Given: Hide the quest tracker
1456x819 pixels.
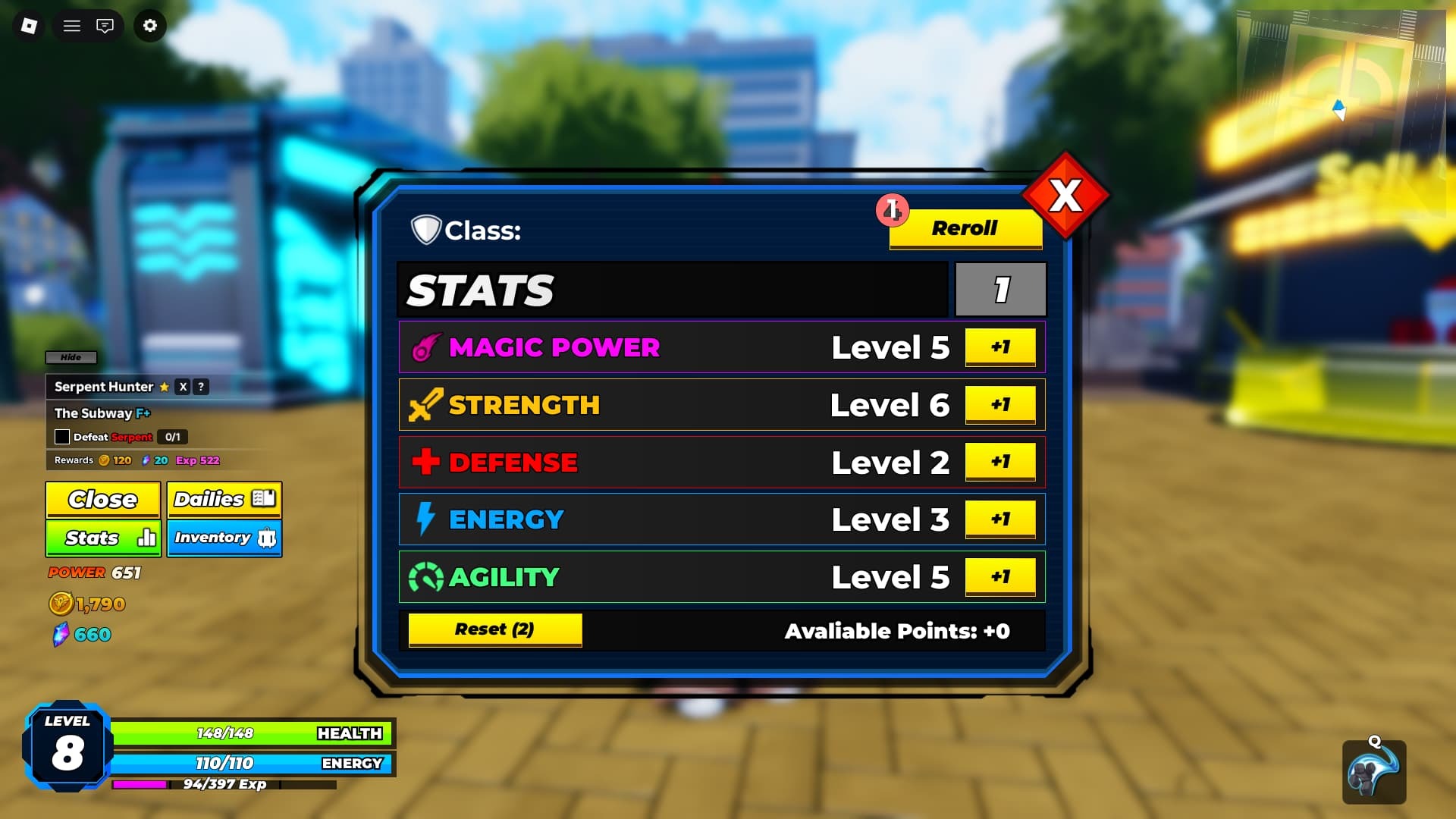Looking at the screenshot, I should point(71,357).
